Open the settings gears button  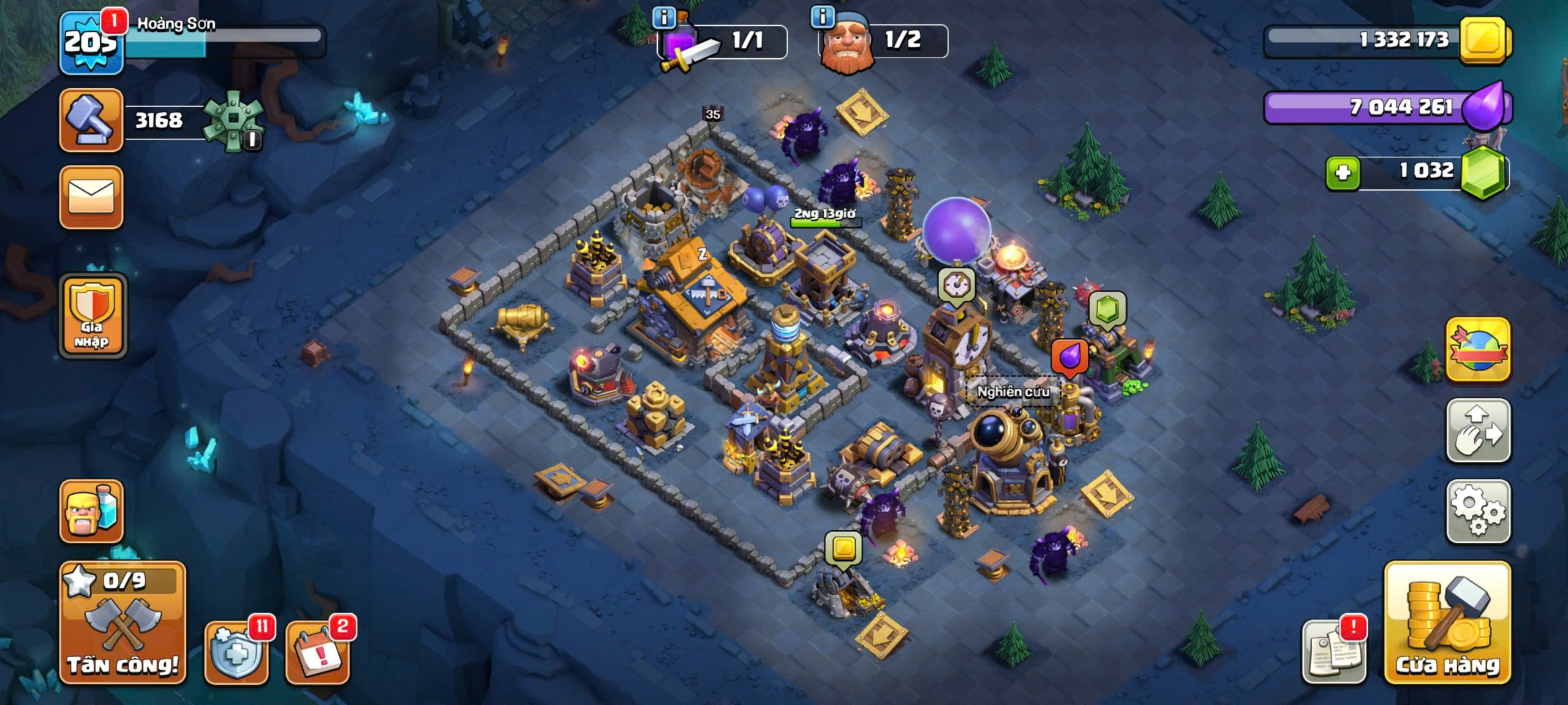[1478, 511]
